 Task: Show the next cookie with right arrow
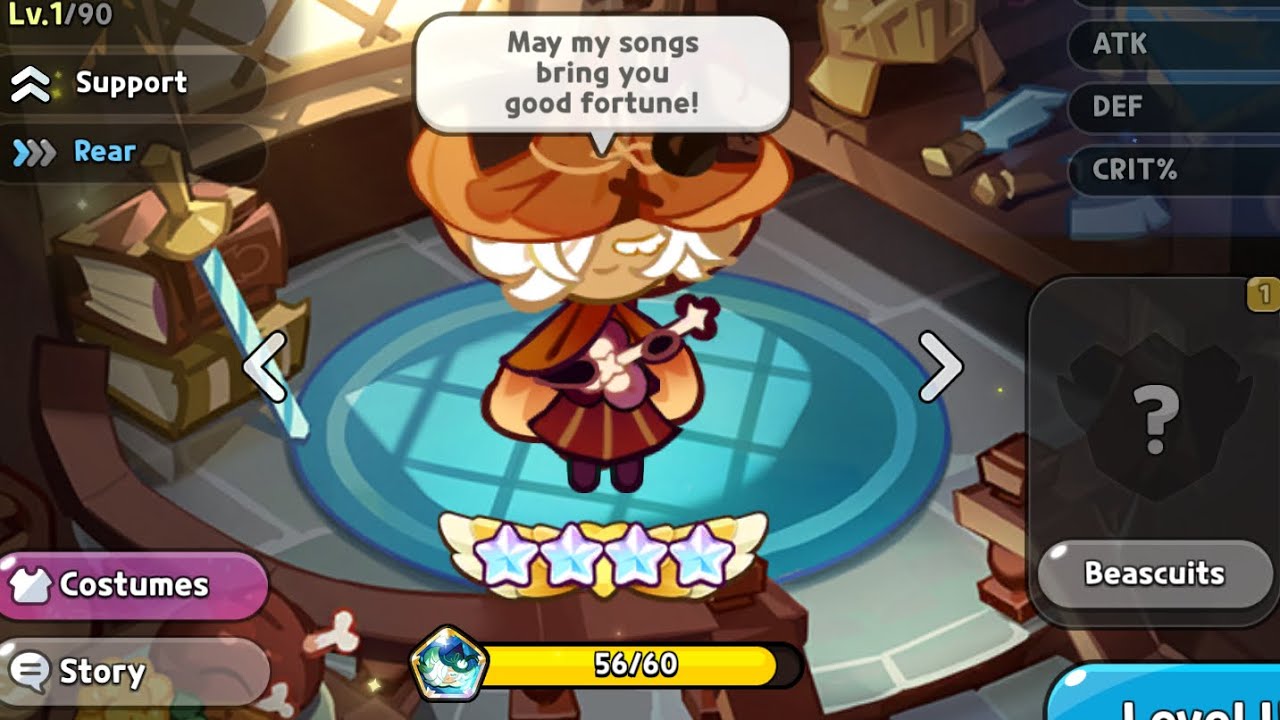(x=940, y=366)
